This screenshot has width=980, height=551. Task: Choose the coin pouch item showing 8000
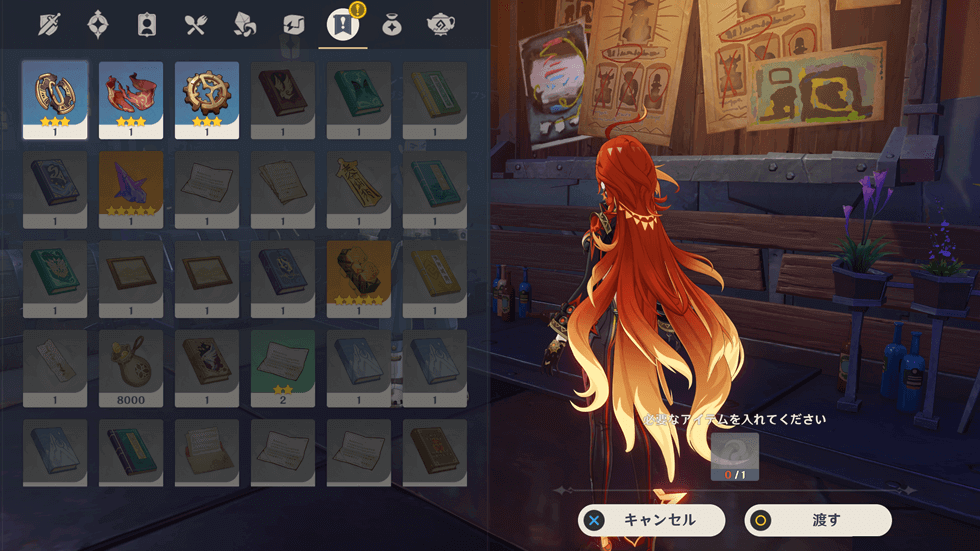131,368
